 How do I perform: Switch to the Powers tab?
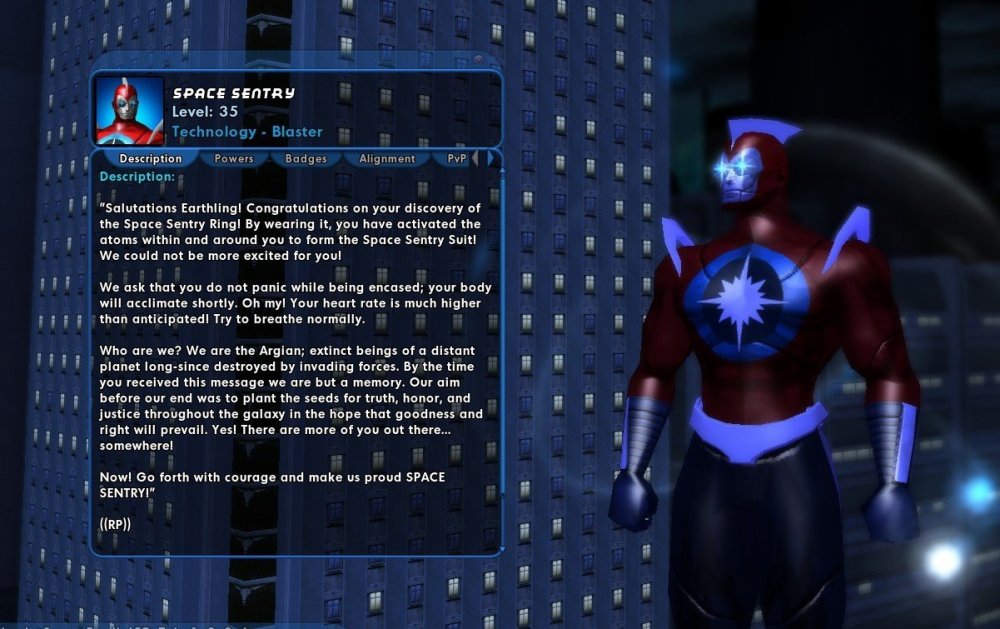[x=234, y=158]
